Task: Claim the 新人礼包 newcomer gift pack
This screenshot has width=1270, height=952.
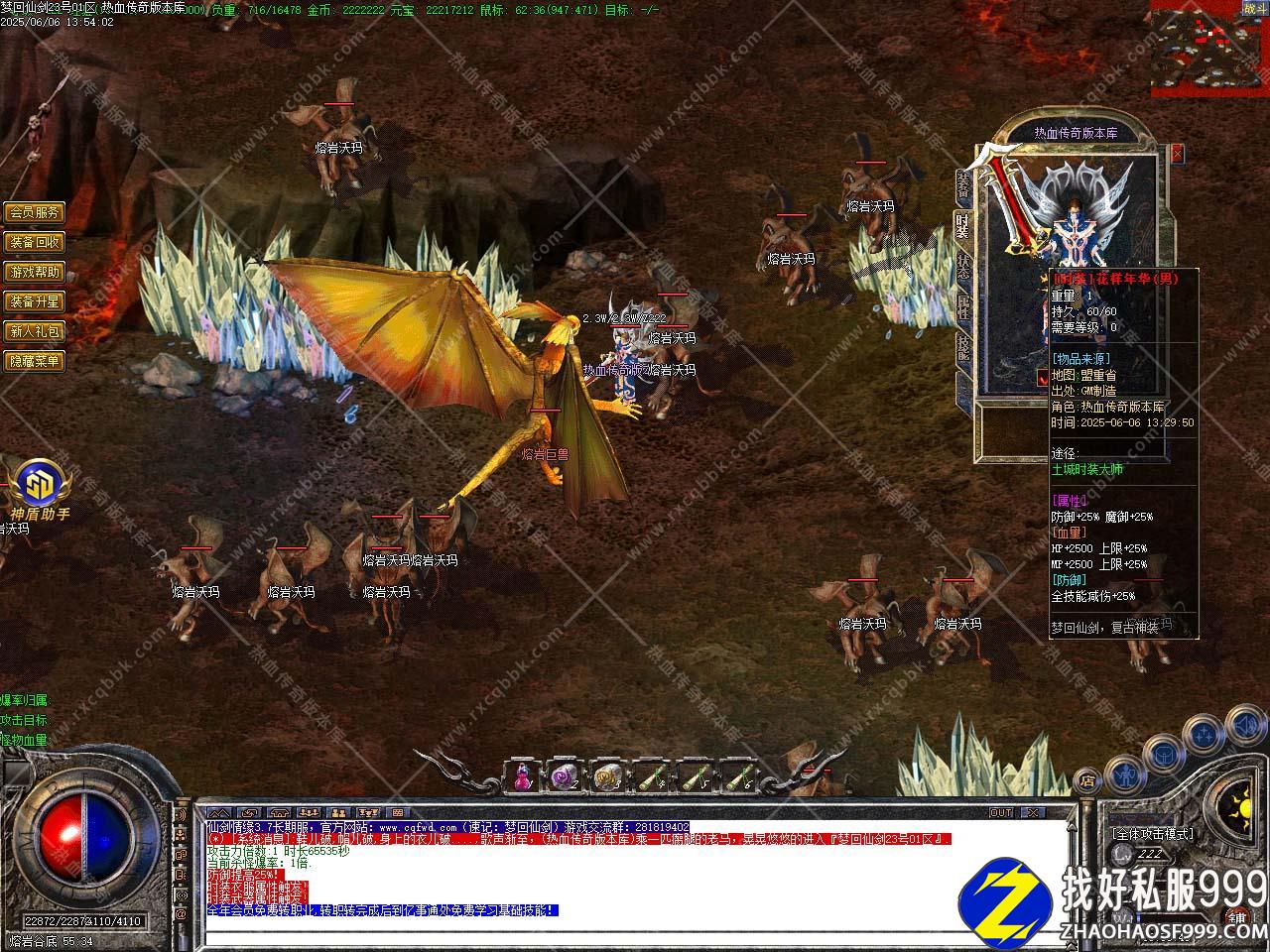Action: 35,331
